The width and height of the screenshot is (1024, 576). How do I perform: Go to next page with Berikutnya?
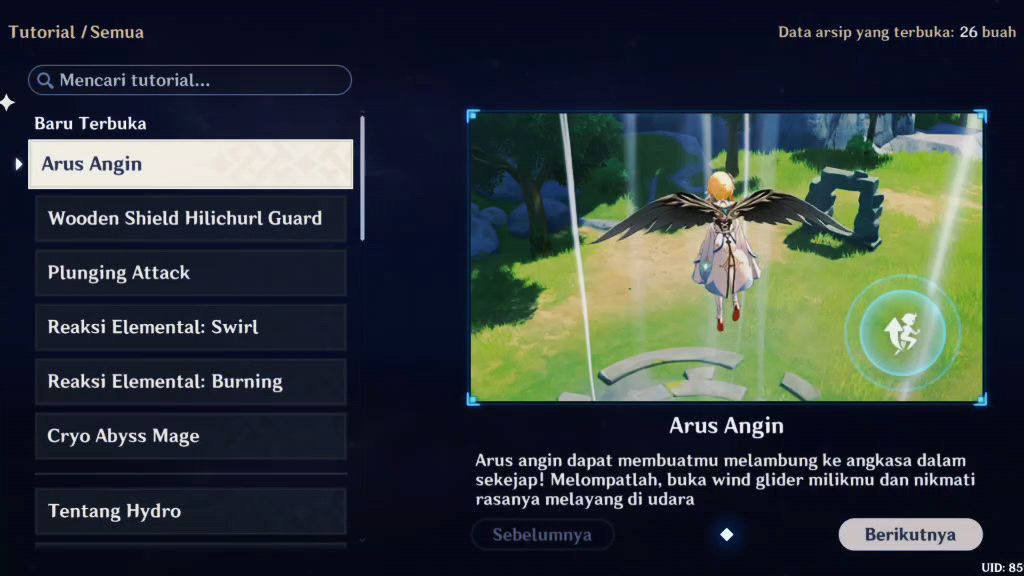point(910,535)
